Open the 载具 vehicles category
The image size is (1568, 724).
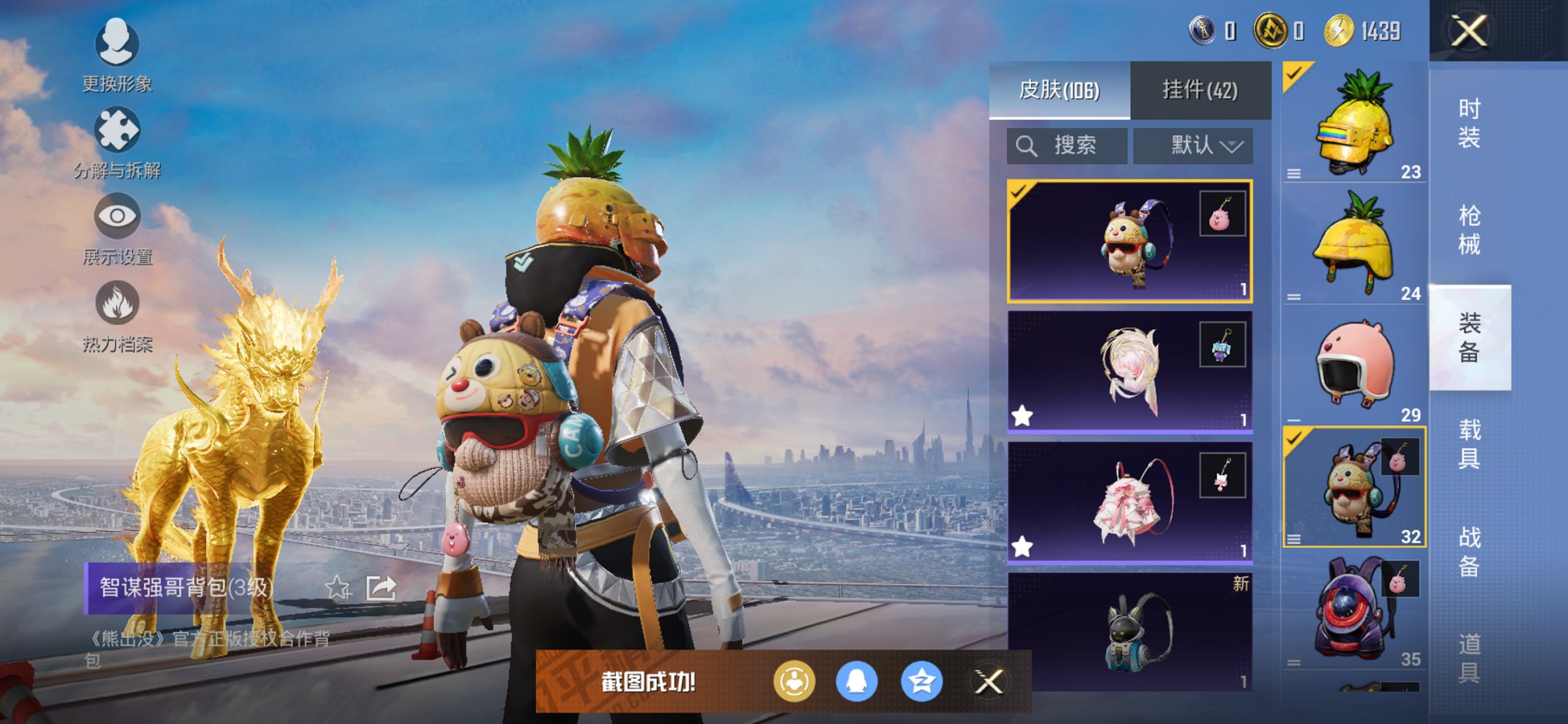[x=1469, y=444]
